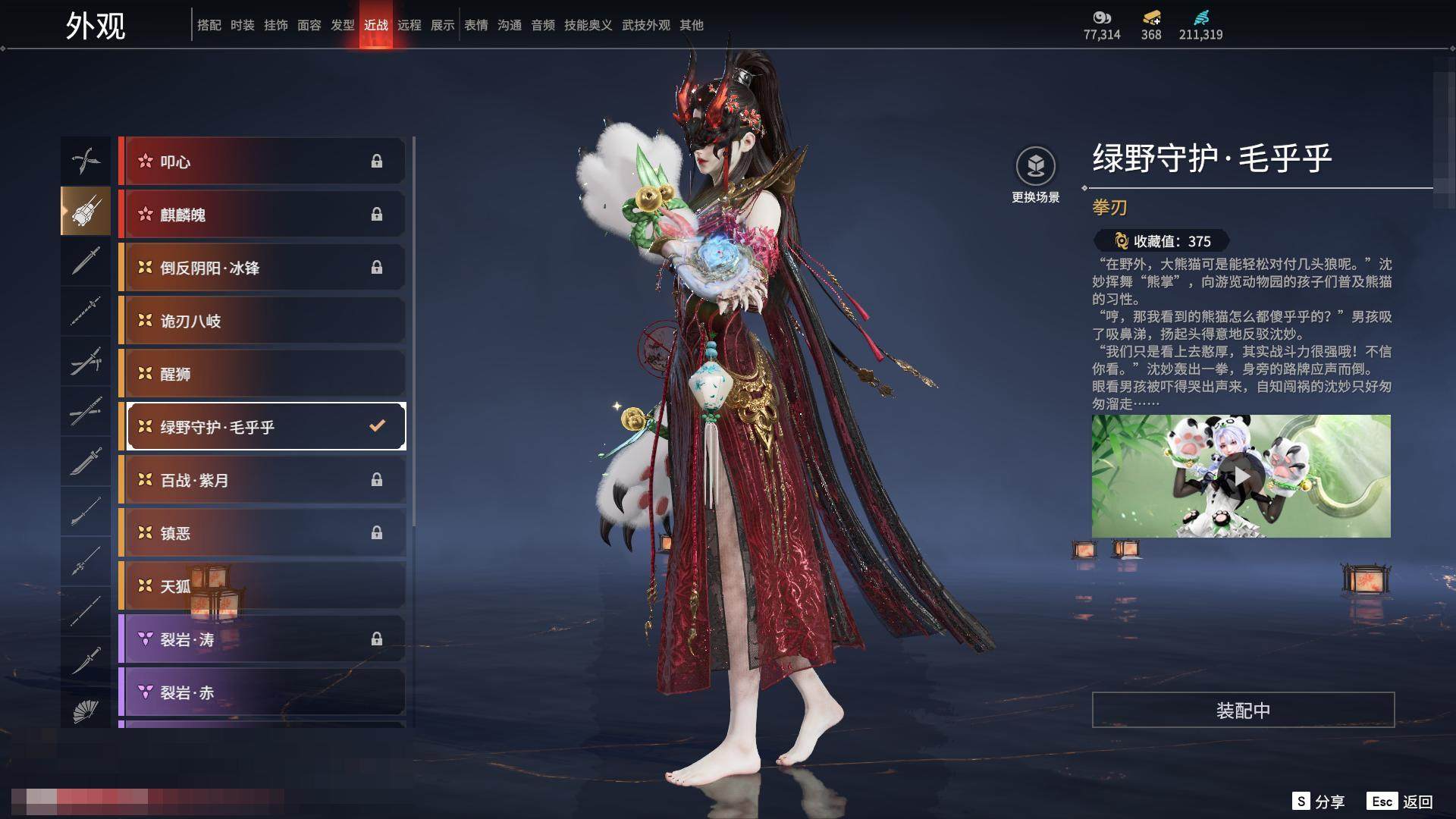The width and height of the screenshot is (1456, 819).
Task: Select the folding fan weapon category
Action: 86,711
